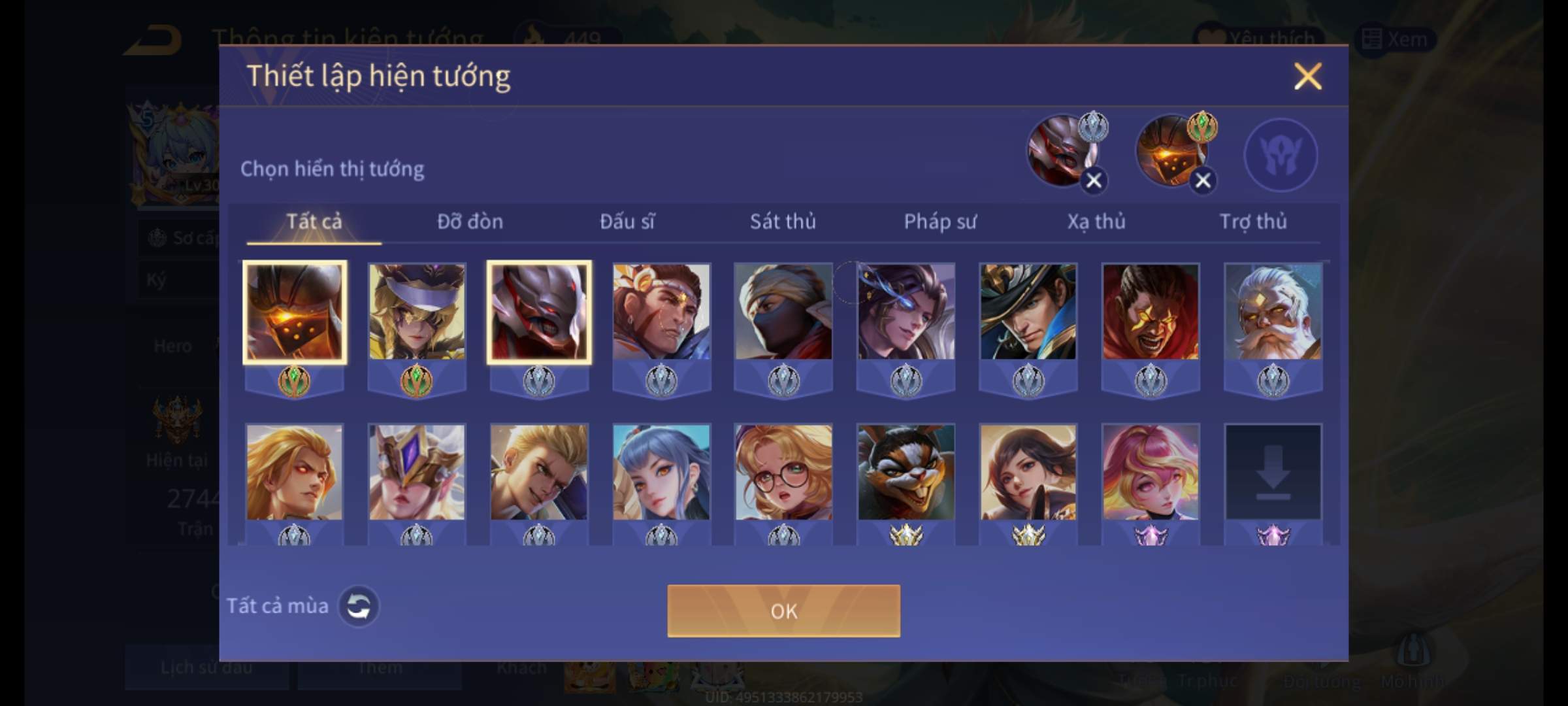Choose the blonde girl with round glasses
Screen dimensions: 1568x706
(783, 472)
